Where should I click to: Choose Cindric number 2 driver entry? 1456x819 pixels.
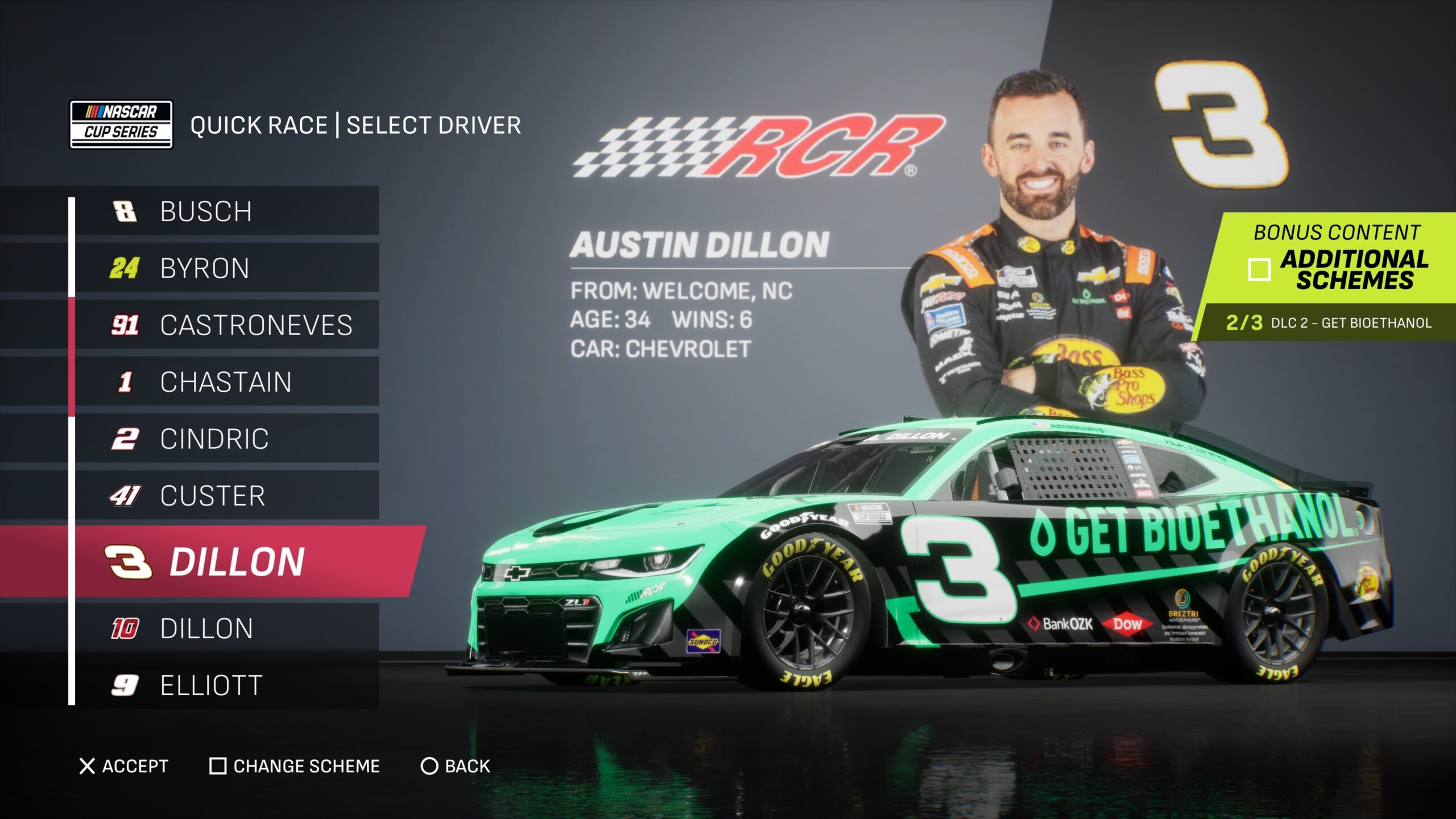click(x=227, y=439)
